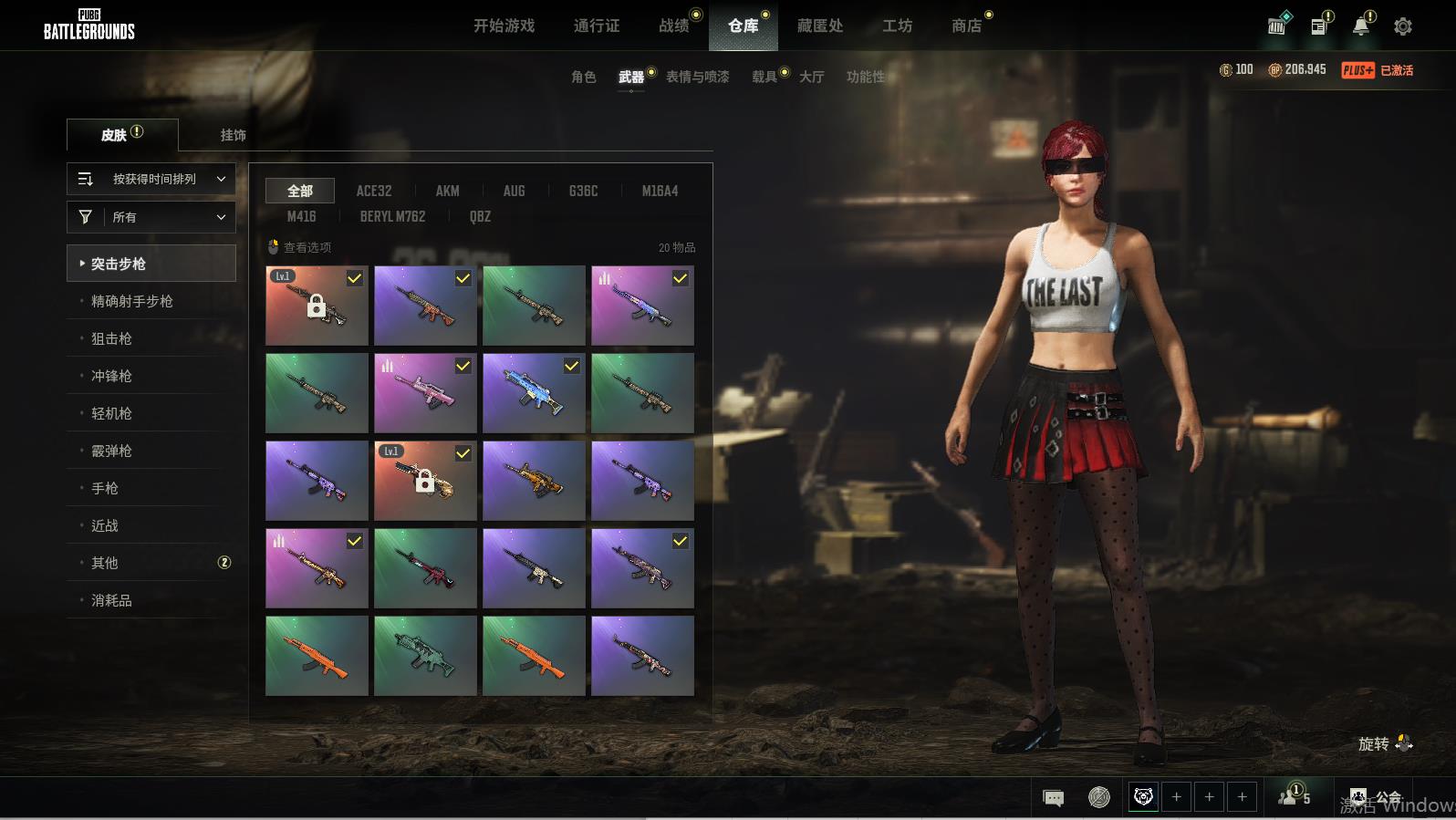Expand the 按获得时间排列 sort dropdown

[x=151, y=179]
